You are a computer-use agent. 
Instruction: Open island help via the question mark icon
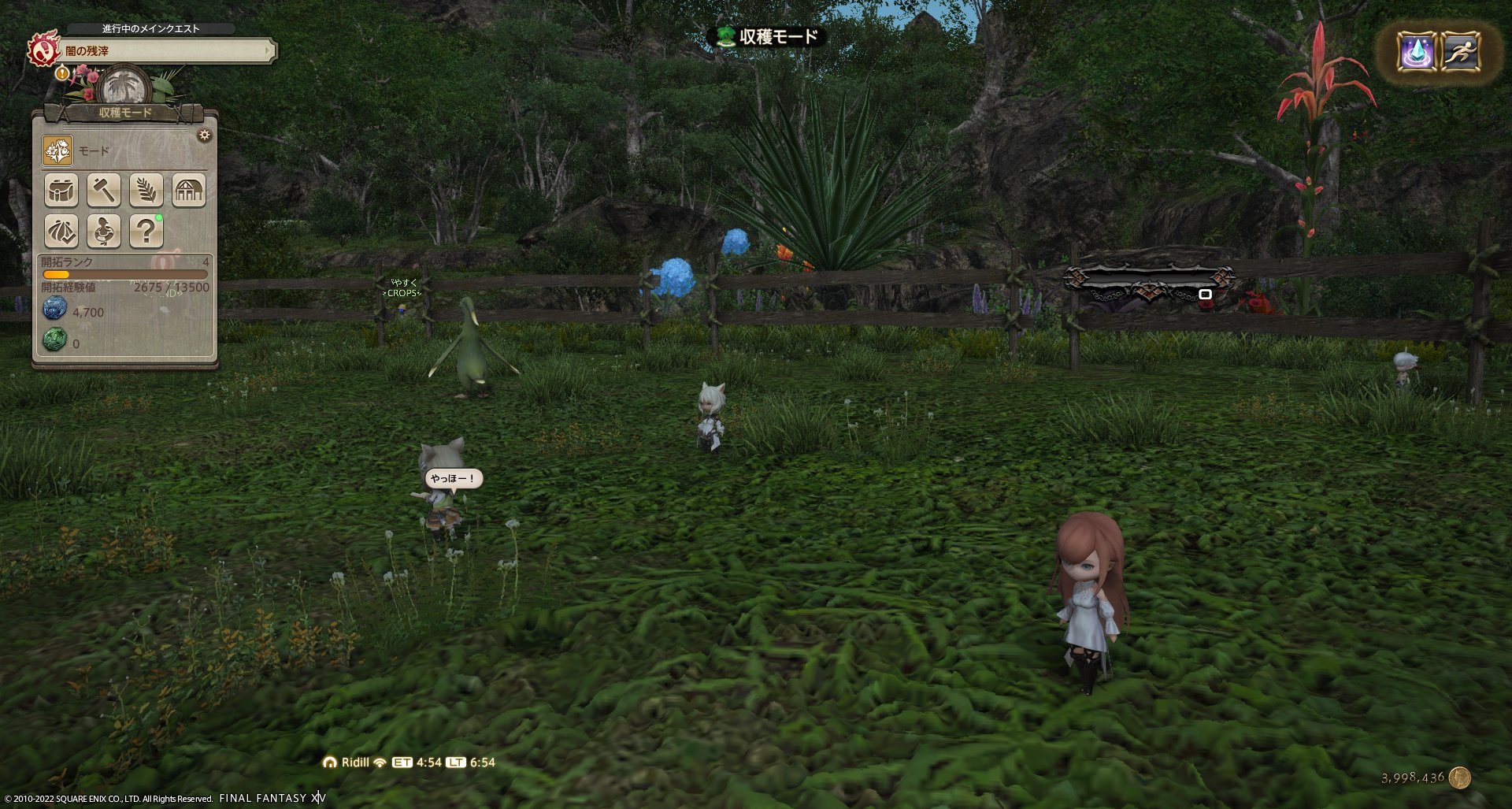[146, 232]
